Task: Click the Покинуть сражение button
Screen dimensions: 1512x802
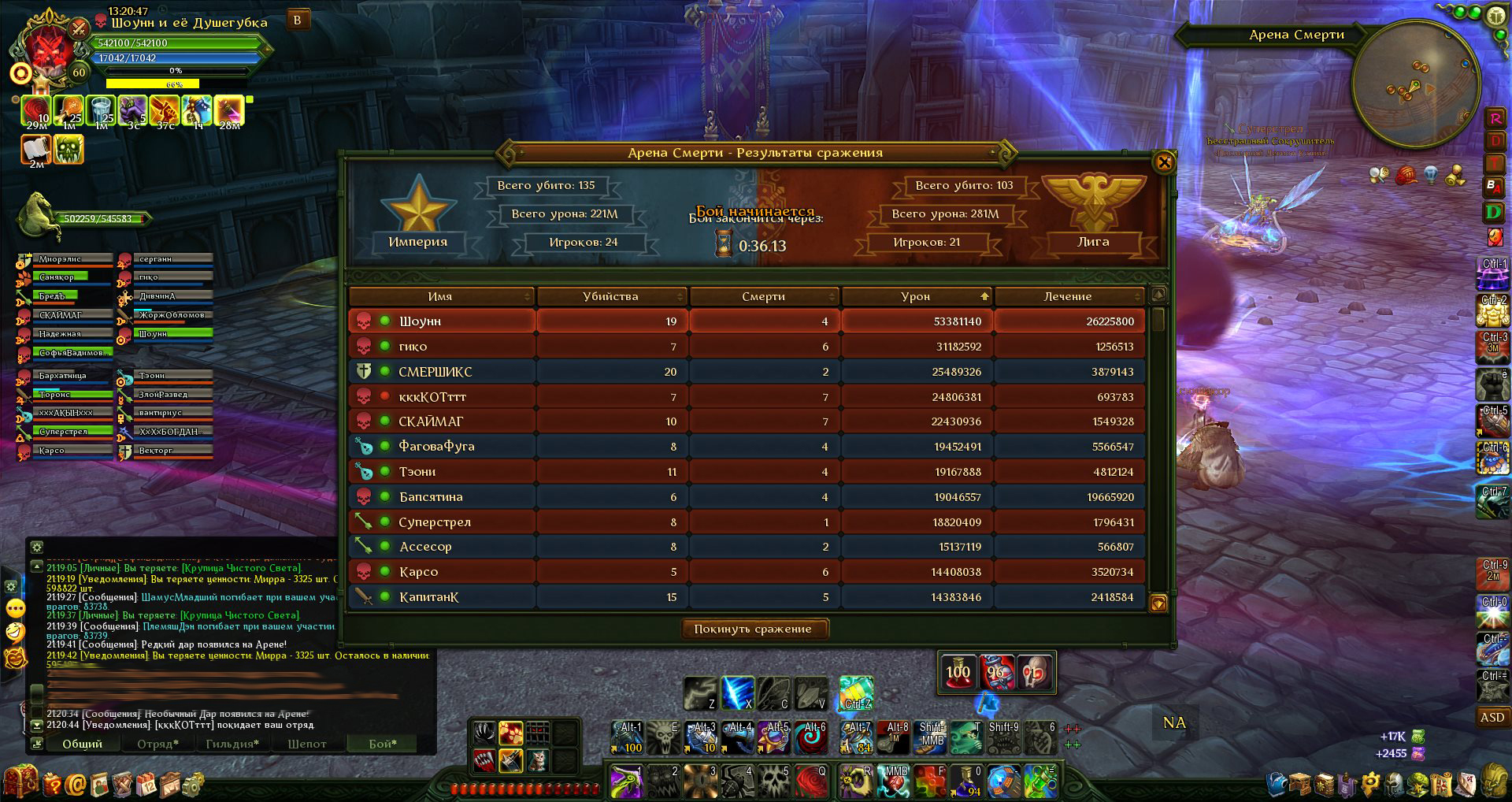Action: (752, 629)
